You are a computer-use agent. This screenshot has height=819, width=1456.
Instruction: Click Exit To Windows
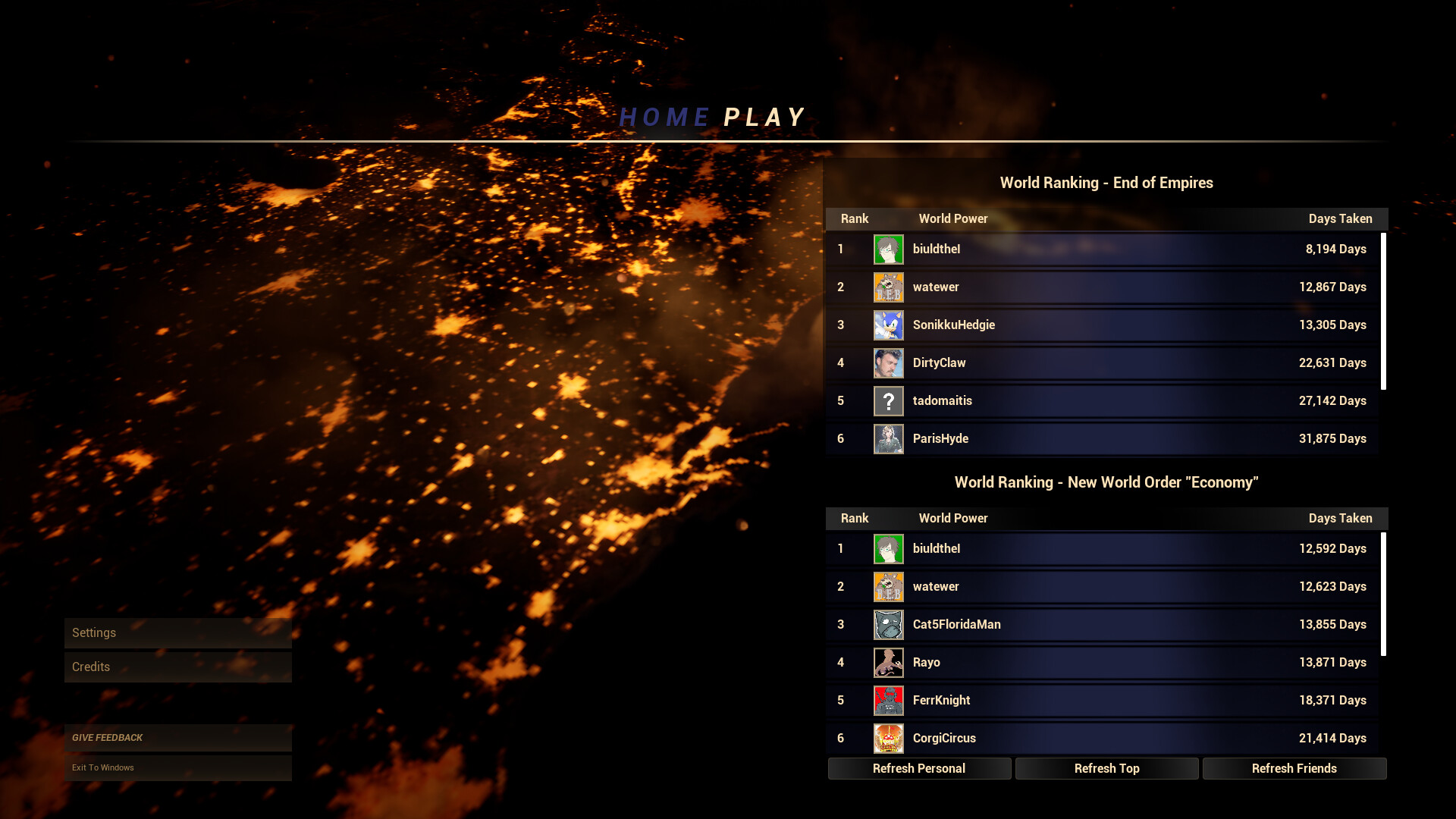[177, 767]
